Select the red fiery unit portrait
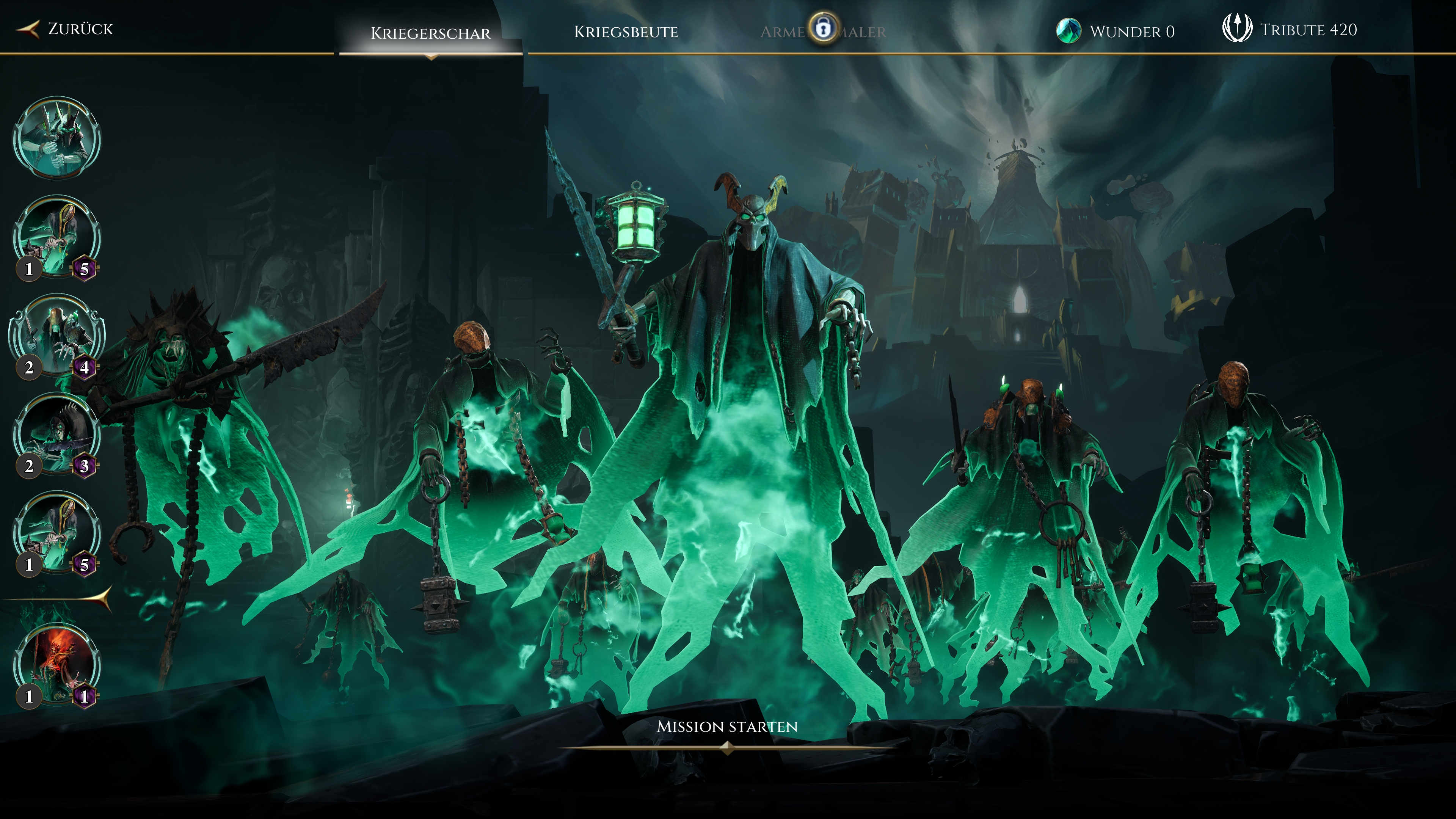 [x=56, y=665]
